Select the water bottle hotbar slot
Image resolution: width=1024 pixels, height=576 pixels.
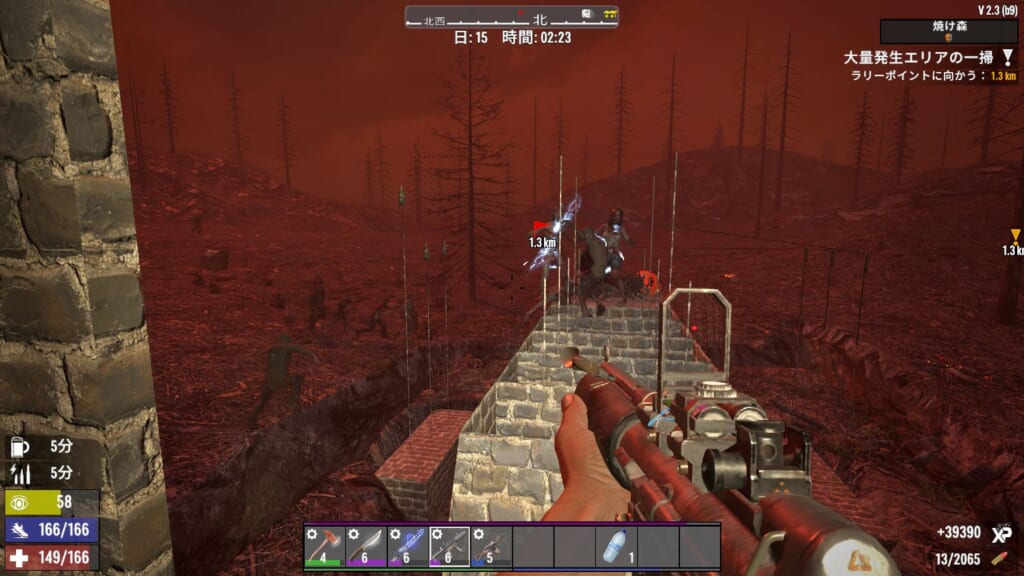tap(616, 547)
